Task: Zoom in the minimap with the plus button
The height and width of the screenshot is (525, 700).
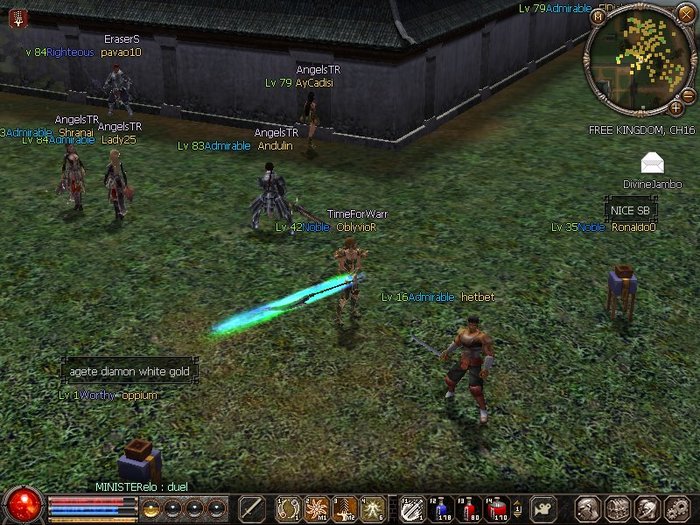Action: [x=676, y=106]
